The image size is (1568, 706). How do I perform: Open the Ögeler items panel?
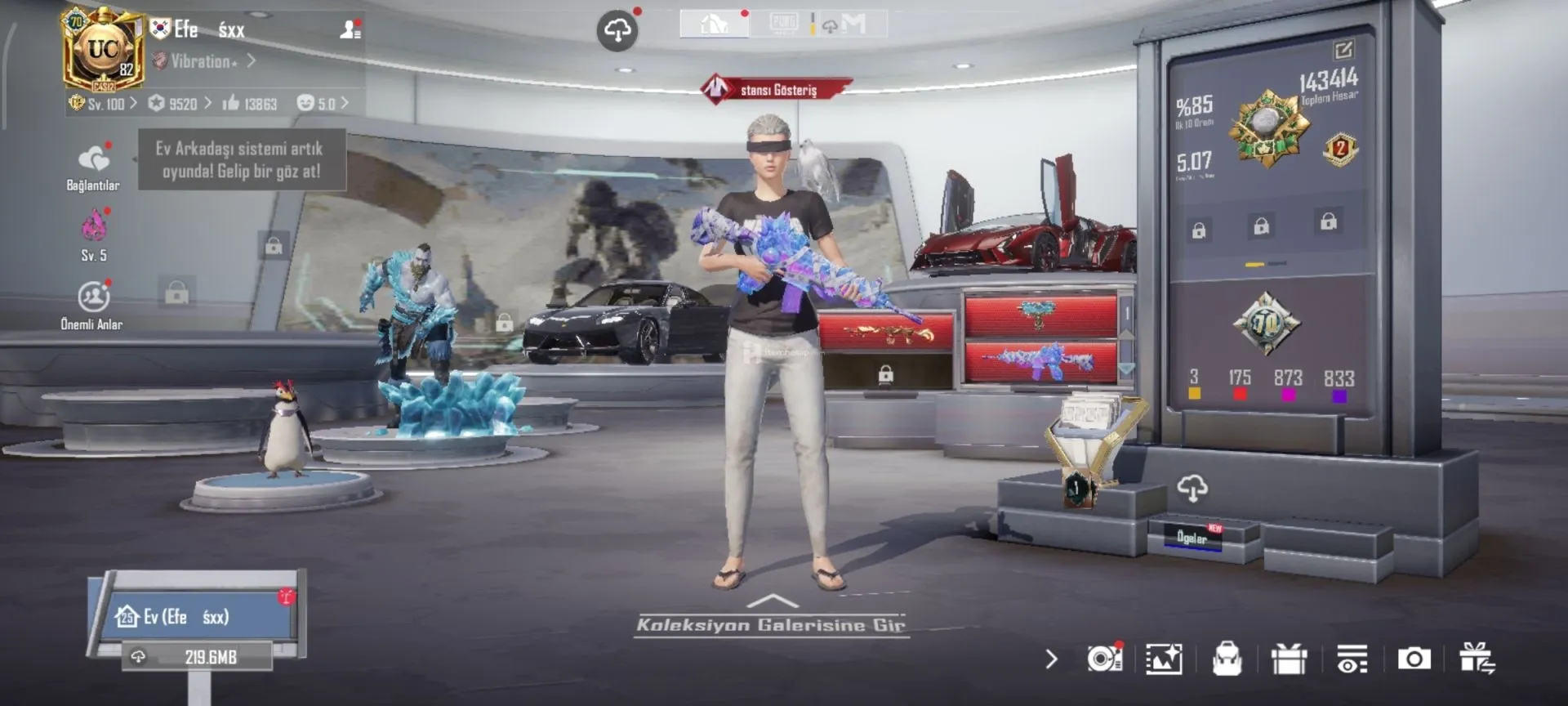[x=1192, y=538]
